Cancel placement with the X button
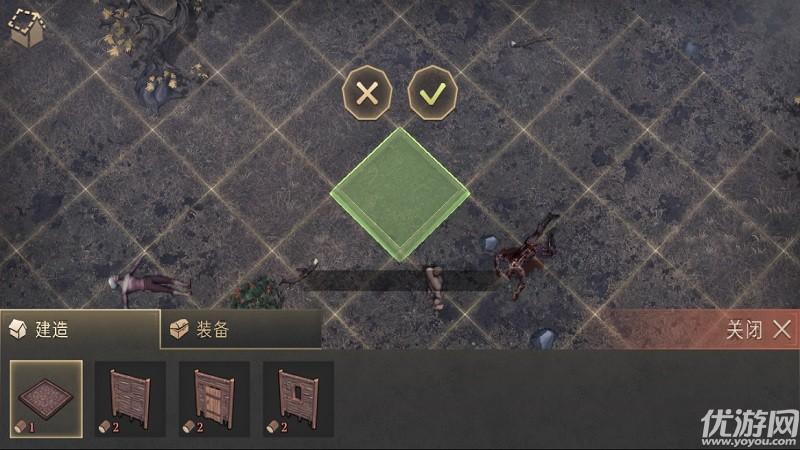This screenshot has width=800, height=450. 367,94
